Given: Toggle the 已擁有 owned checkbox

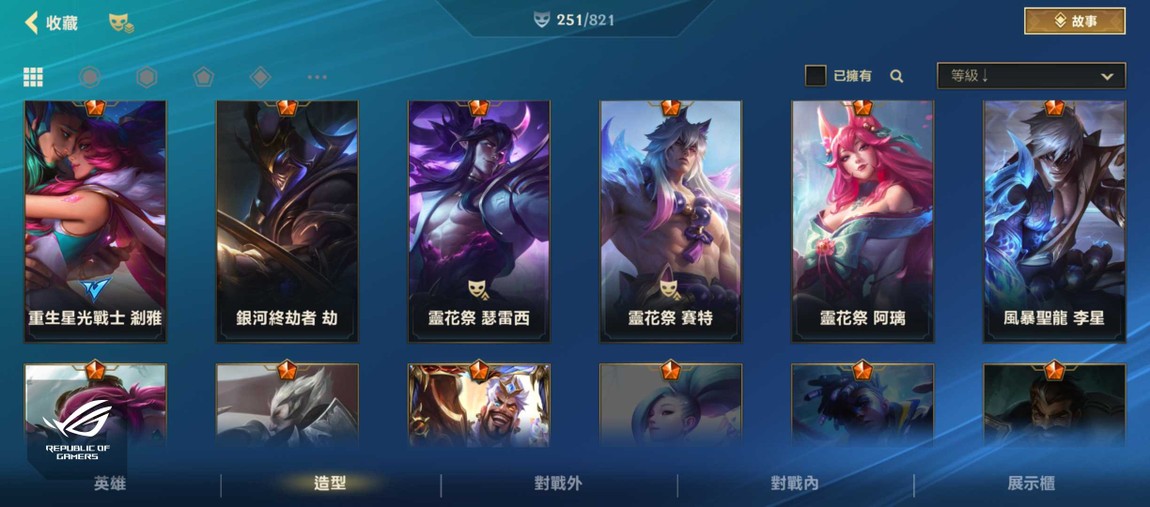Looking at the screenshot, I should click(816, 76).
